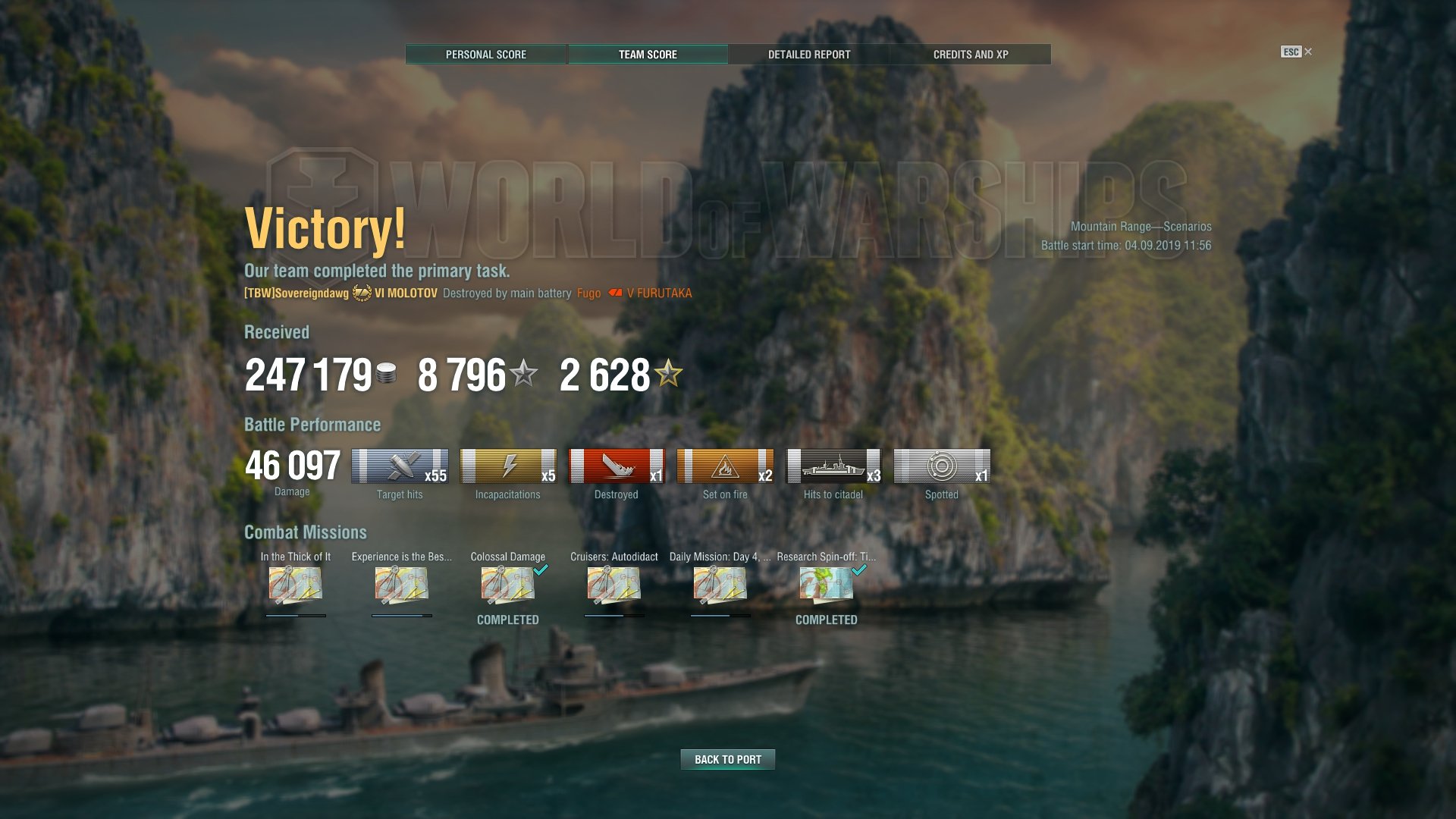1456x819 pixels.
Task: Select the Daily Mission: Day 4 icon
Action: point(720,585)
